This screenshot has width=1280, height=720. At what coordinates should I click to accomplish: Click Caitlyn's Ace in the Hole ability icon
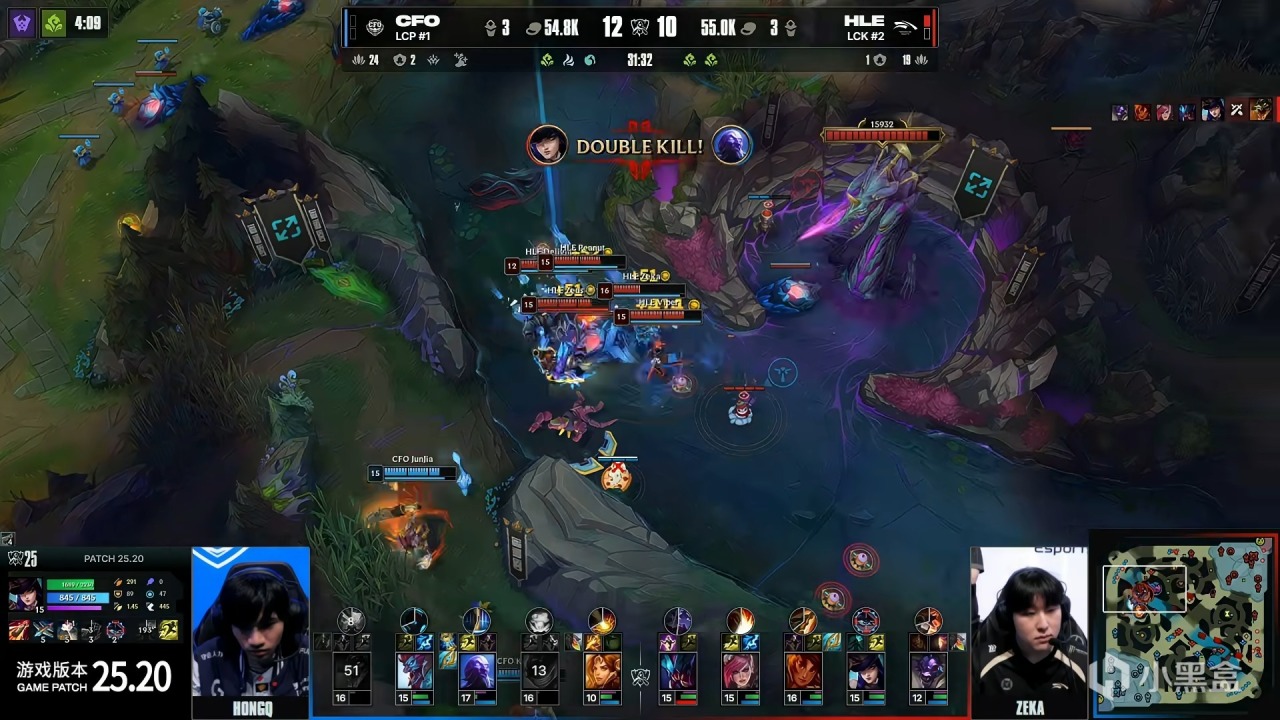coord(117,631)
